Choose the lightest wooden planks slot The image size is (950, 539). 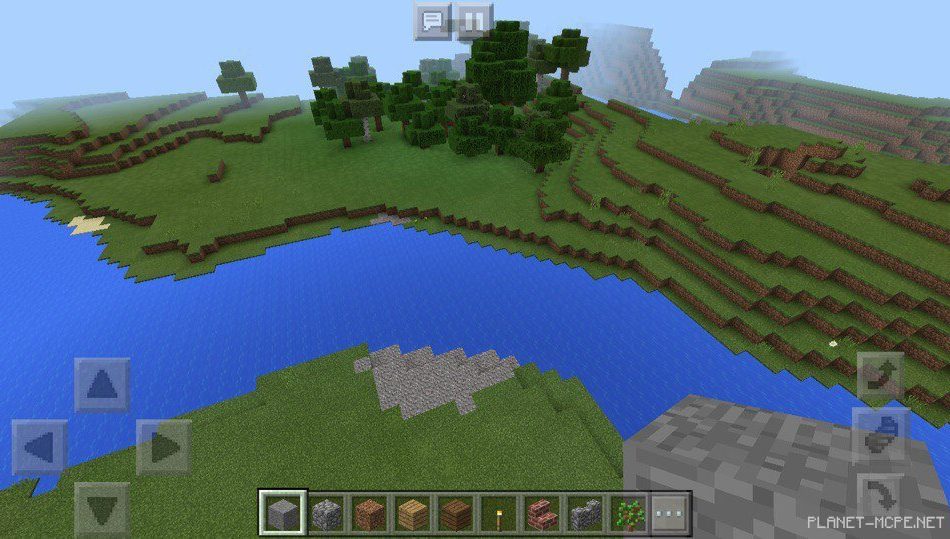[413, 514]
